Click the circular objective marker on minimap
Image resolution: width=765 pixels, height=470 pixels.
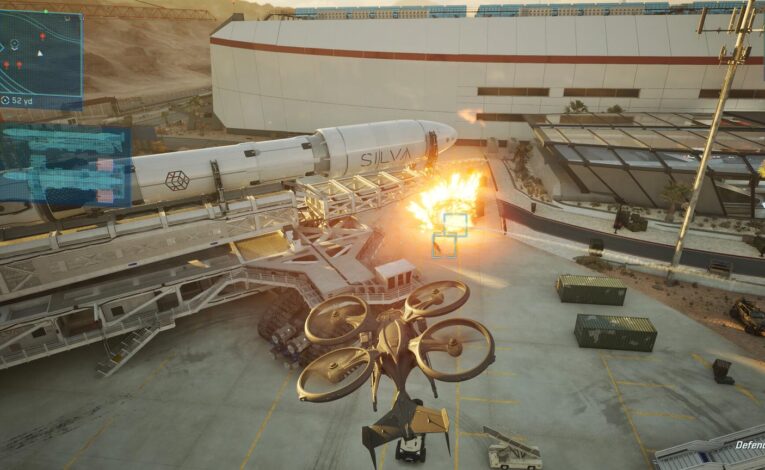click(15, 45)
